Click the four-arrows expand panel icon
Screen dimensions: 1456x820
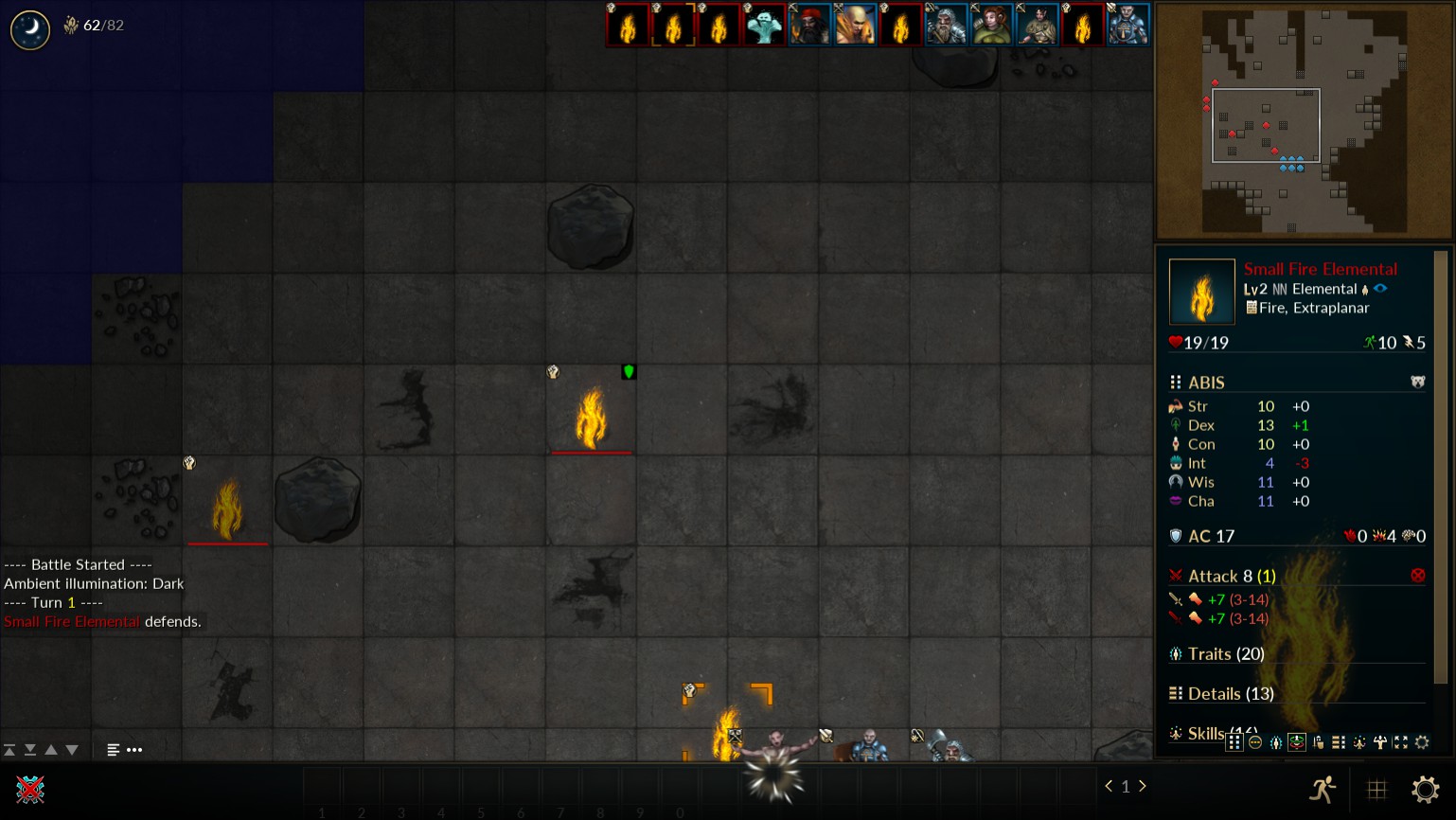pyautogui.click(x=1401, y=742)
